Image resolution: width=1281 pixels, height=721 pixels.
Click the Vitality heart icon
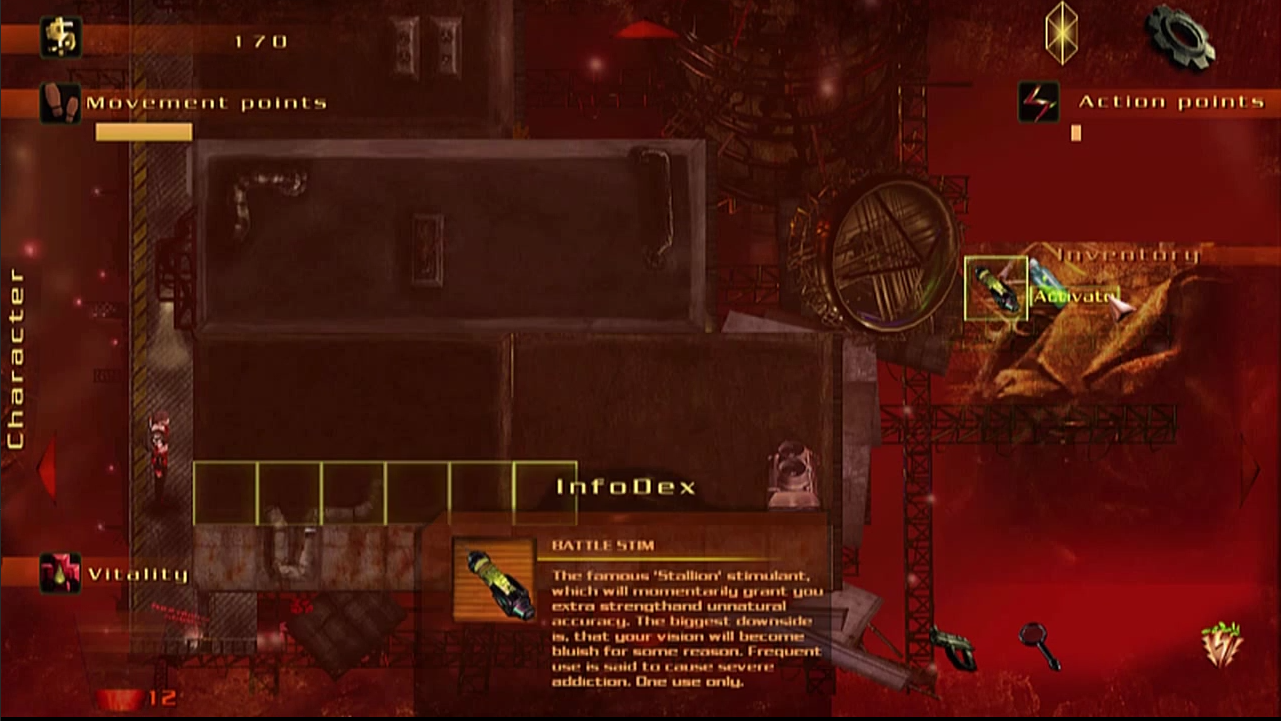(61, 571)
